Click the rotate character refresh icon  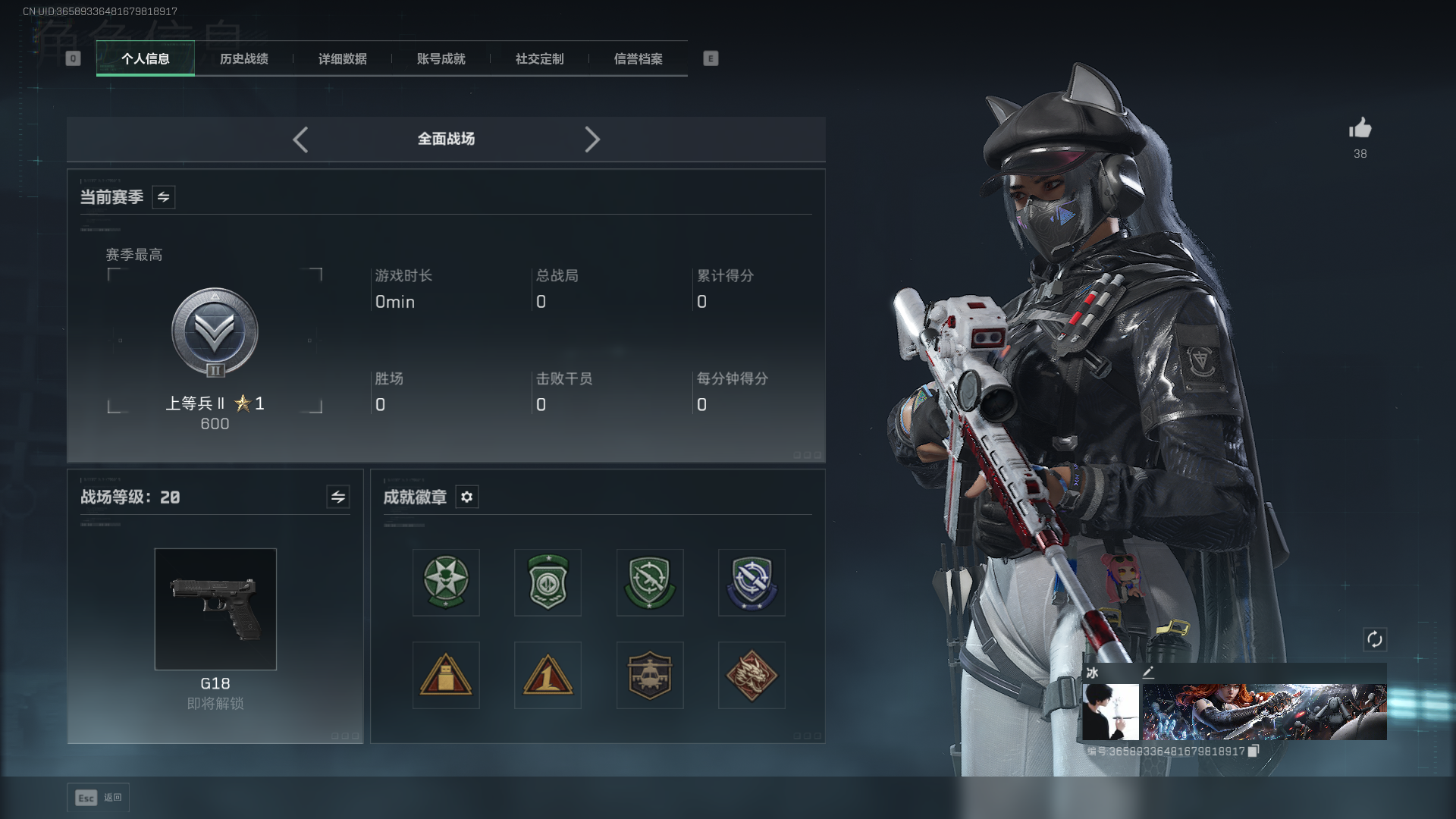1374,639
